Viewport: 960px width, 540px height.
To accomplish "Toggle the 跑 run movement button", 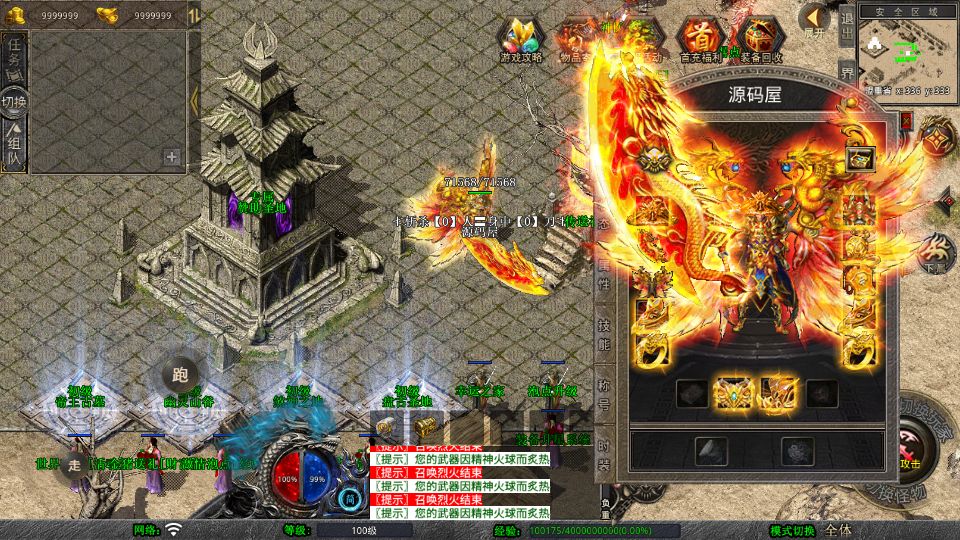I will click(180, 375).
